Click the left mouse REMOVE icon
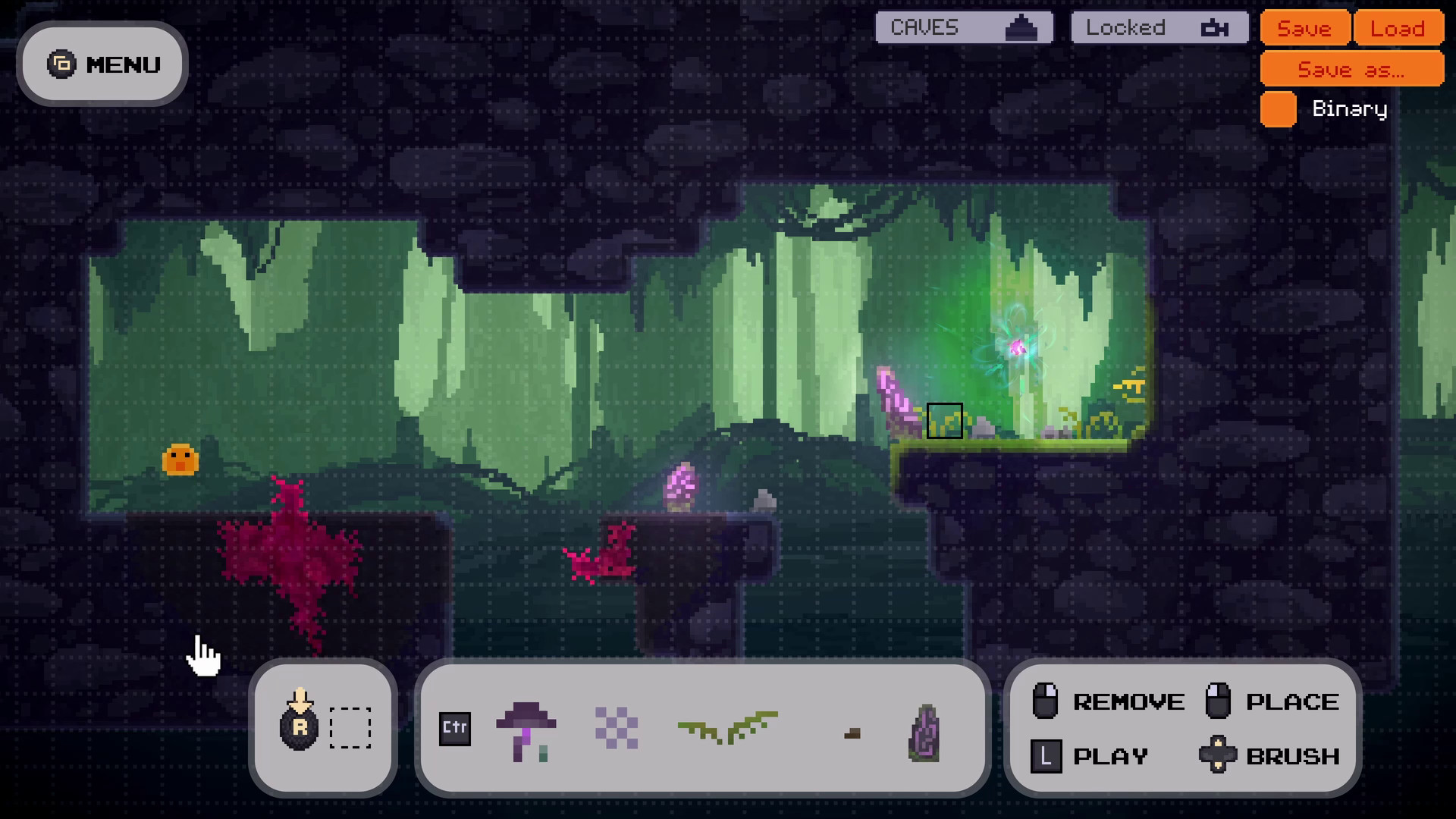1456x819 pixels. point(1047,701)
